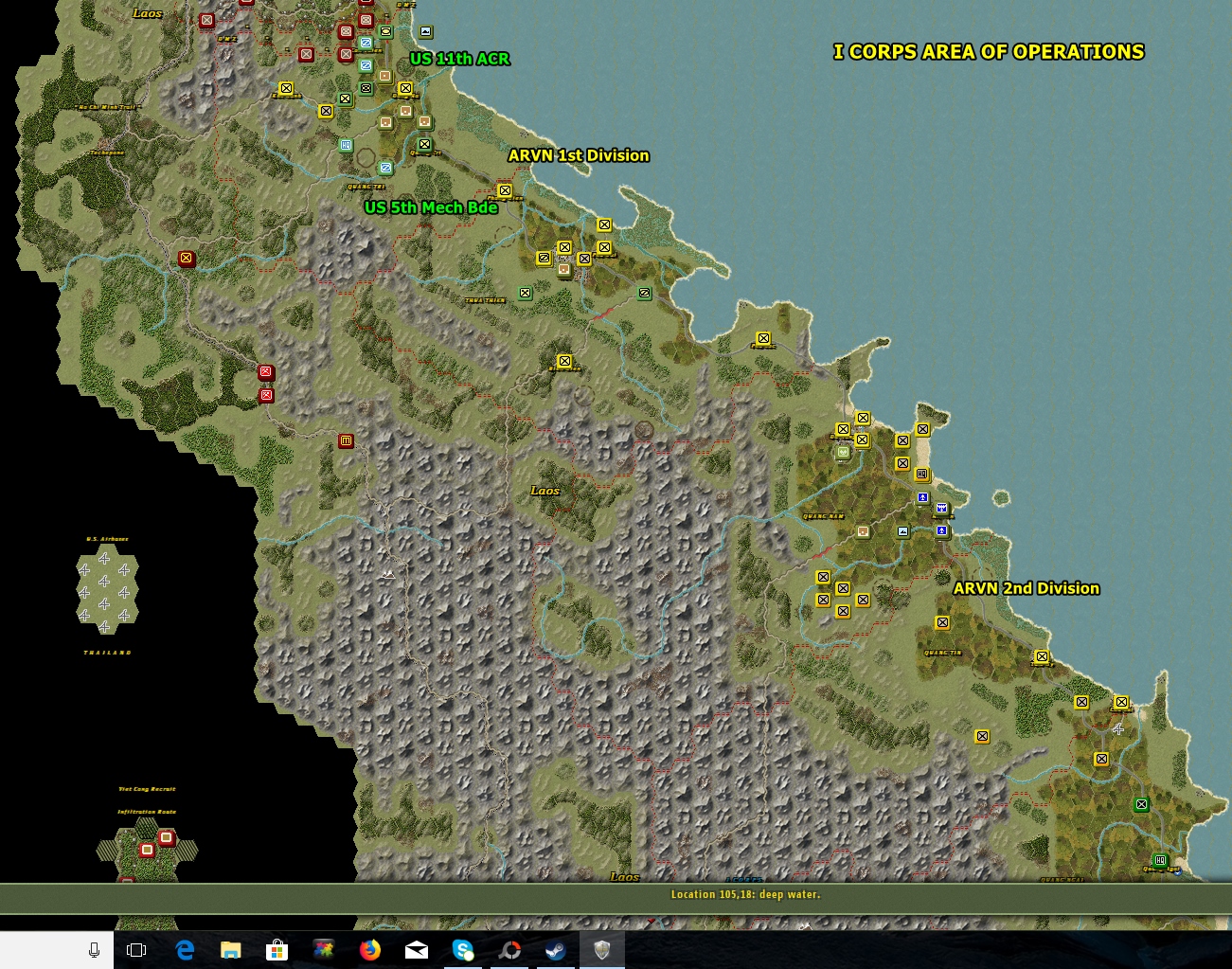Select the blue airborne counter near Da Nang
This screenshot has height=969, width=1232.
click(x=920, y=497)
